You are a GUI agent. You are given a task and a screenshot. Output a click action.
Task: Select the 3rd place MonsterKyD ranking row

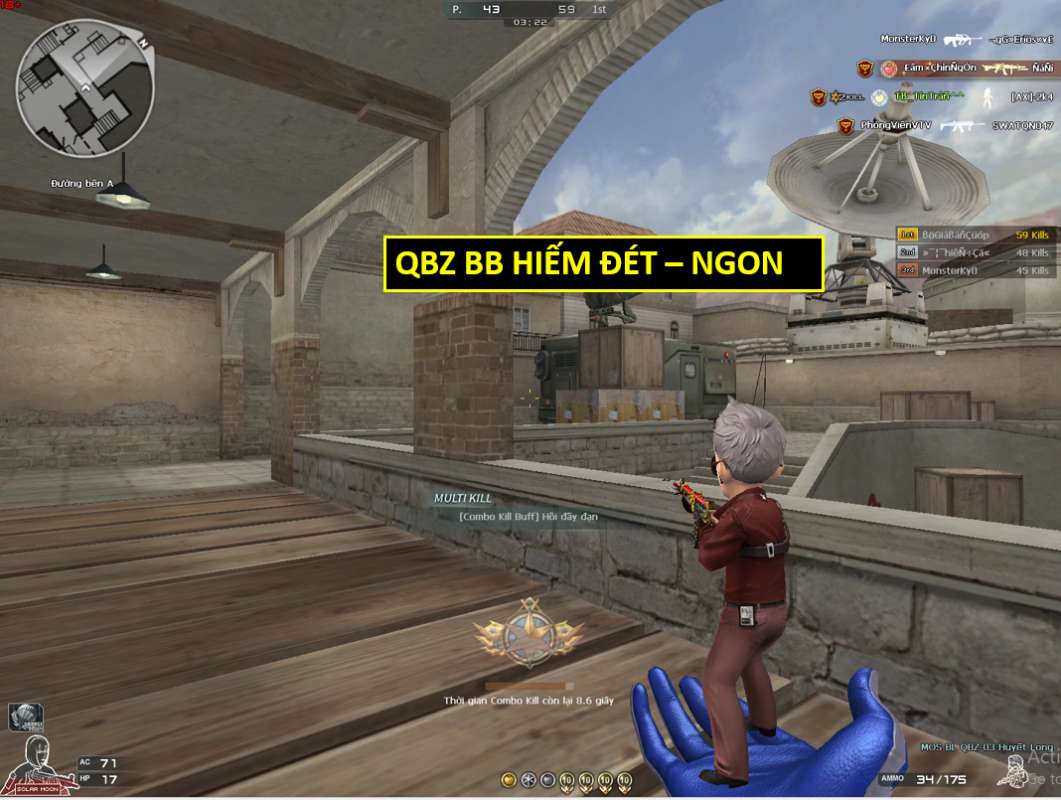[975, 270]
